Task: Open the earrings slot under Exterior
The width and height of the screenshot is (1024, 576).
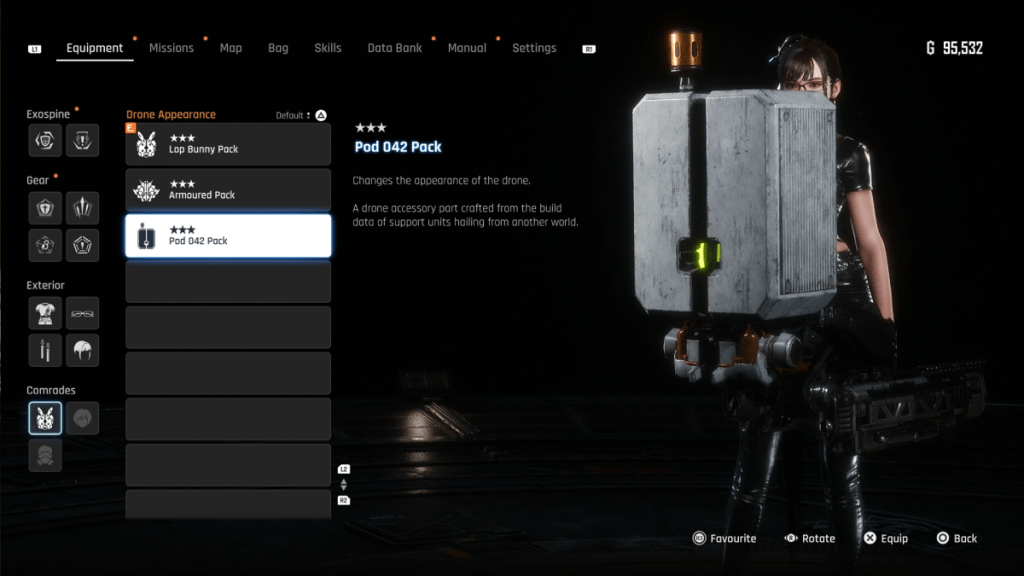Action: 45,350
